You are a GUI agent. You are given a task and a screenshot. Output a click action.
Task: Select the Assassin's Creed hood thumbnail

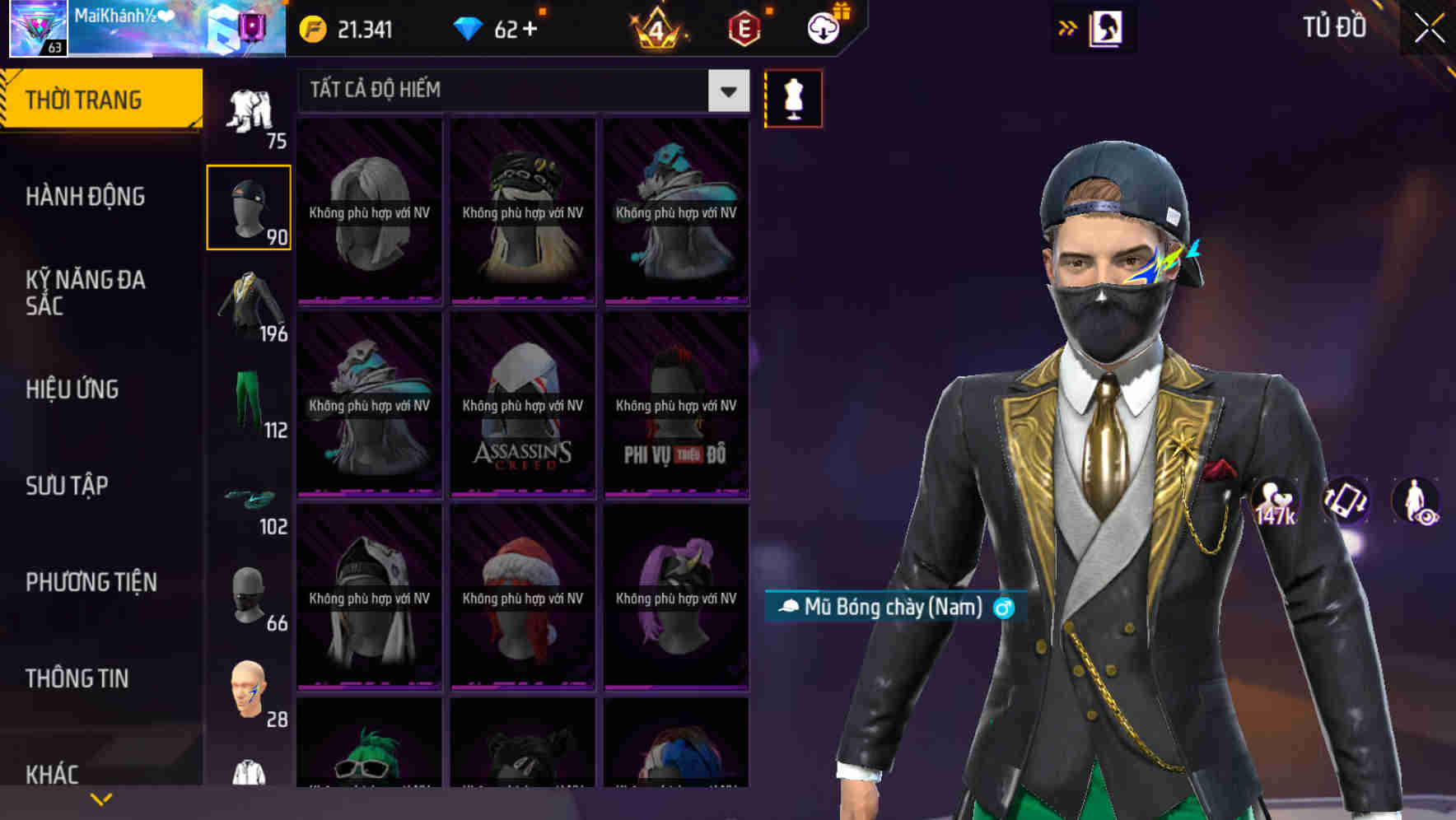tap(522, 403)
